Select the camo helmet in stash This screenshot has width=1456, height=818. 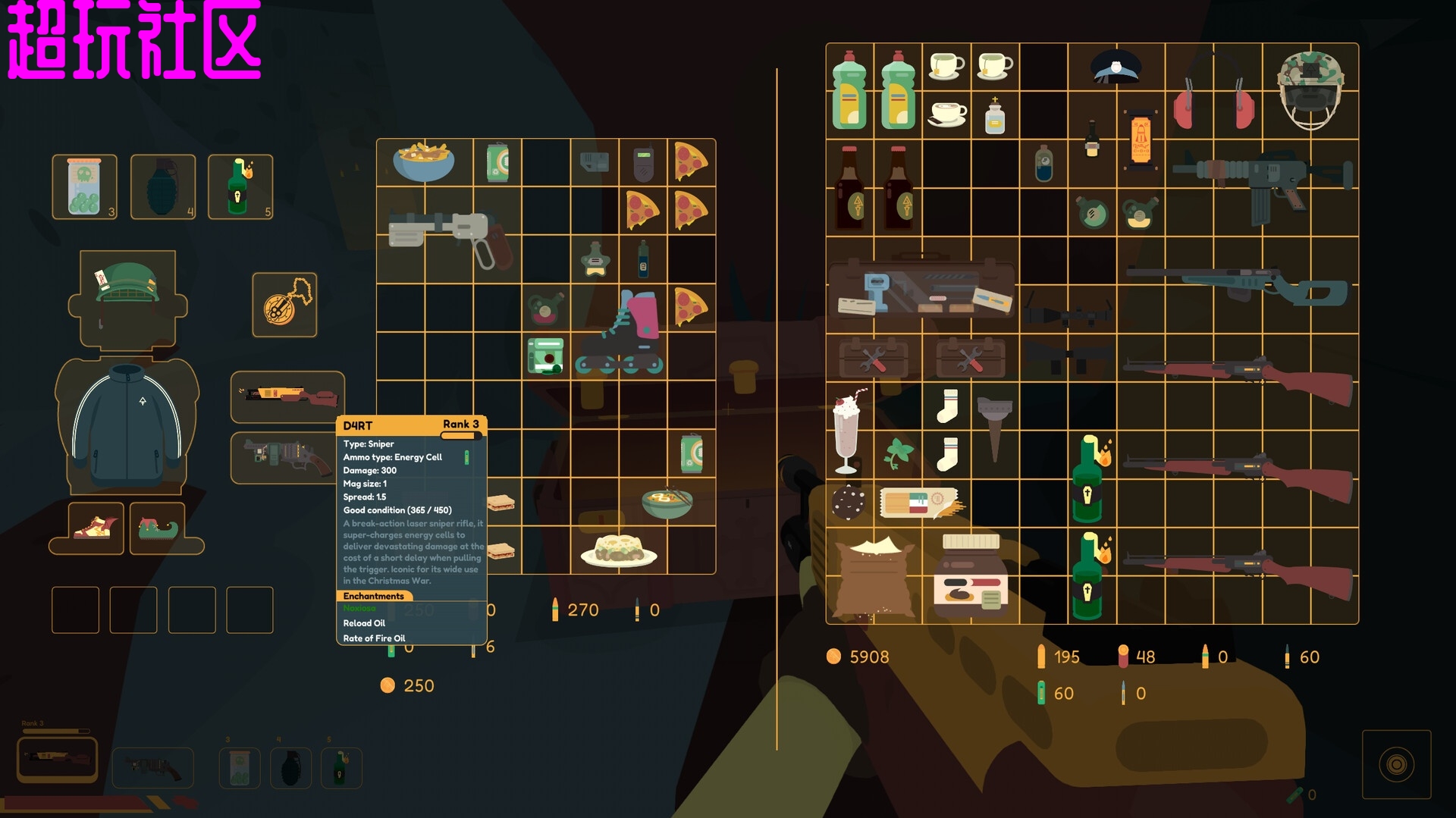(1310, 89)
